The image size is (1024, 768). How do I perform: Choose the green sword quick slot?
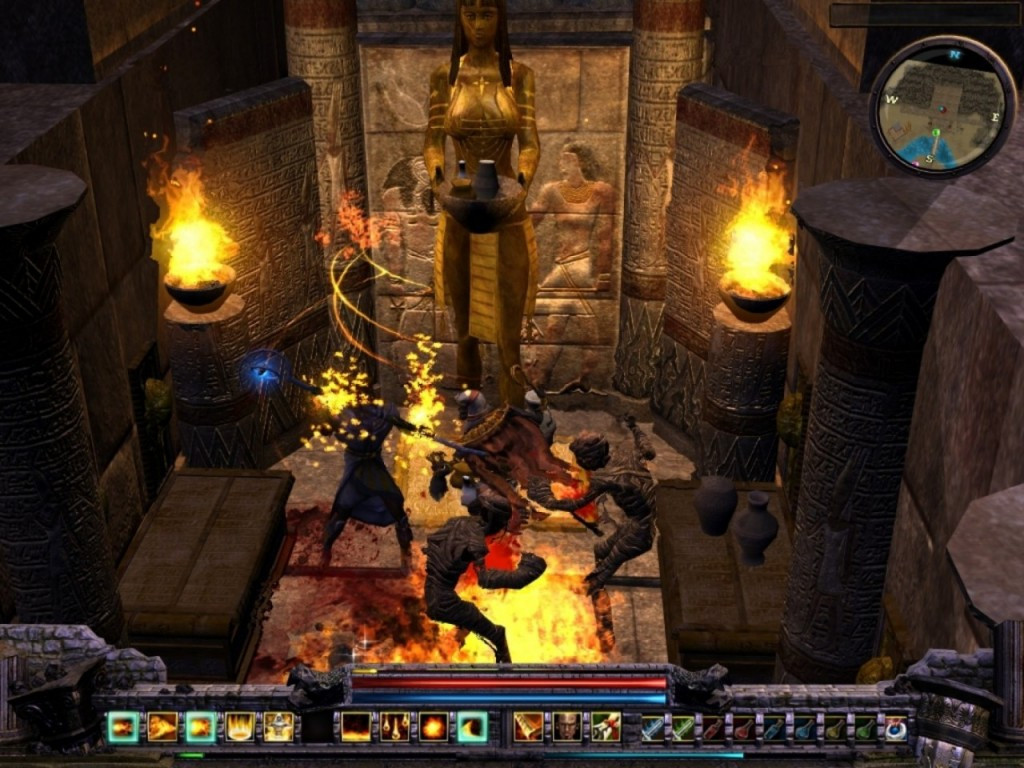[x=683, y=728]
